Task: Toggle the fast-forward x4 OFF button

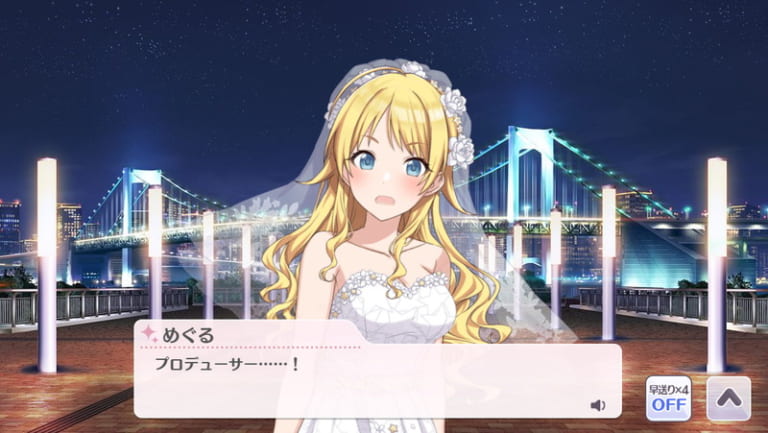Action: tap(666, 399)
